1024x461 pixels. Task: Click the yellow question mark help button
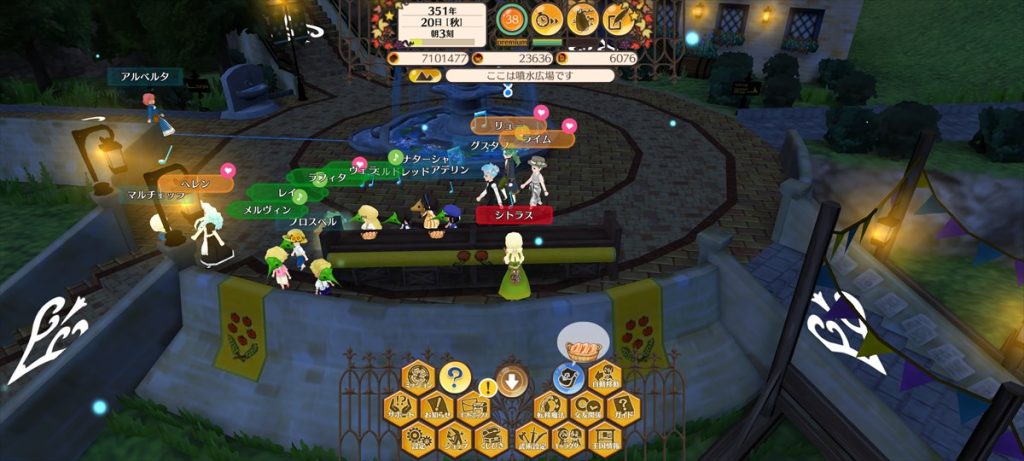point(454,378)
